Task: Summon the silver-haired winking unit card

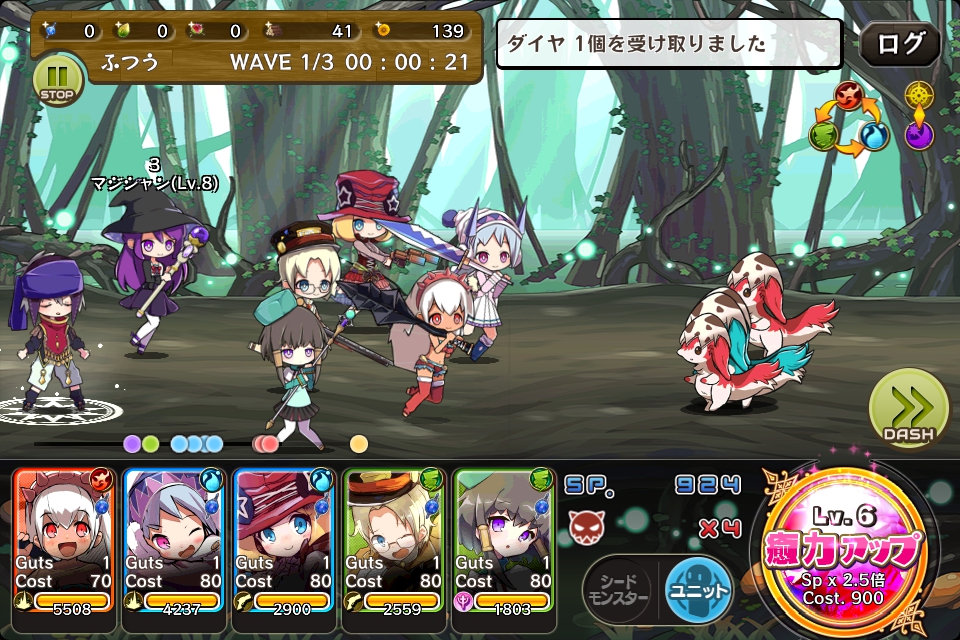Action: 176,540
